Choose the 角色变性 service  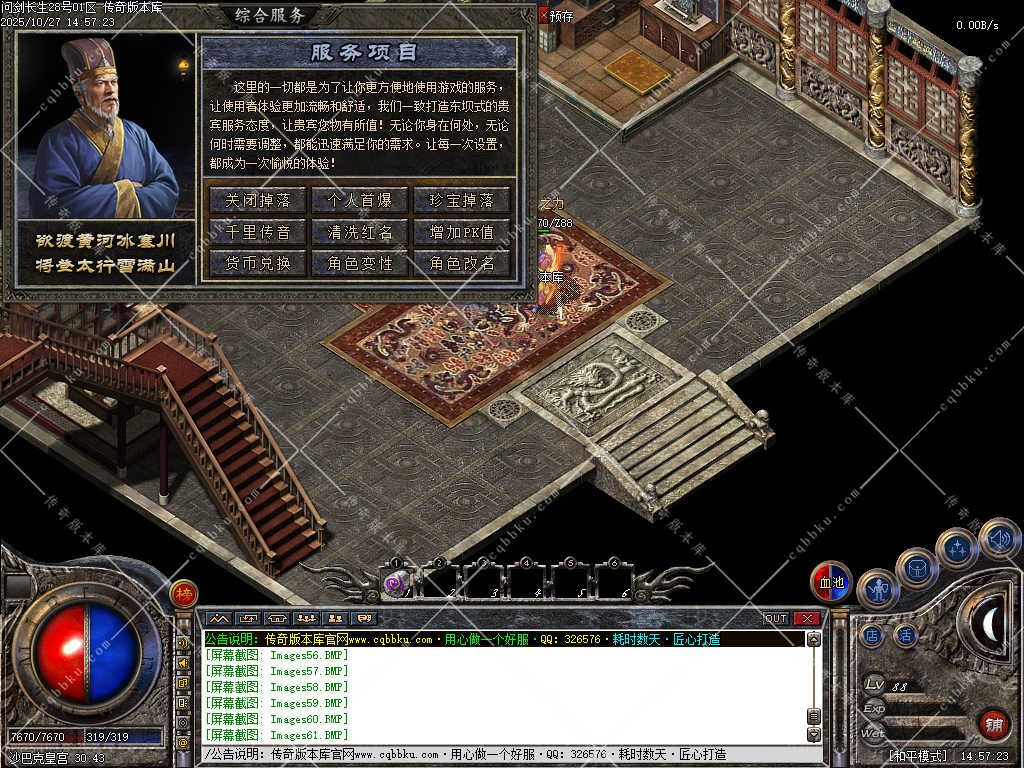360,264
